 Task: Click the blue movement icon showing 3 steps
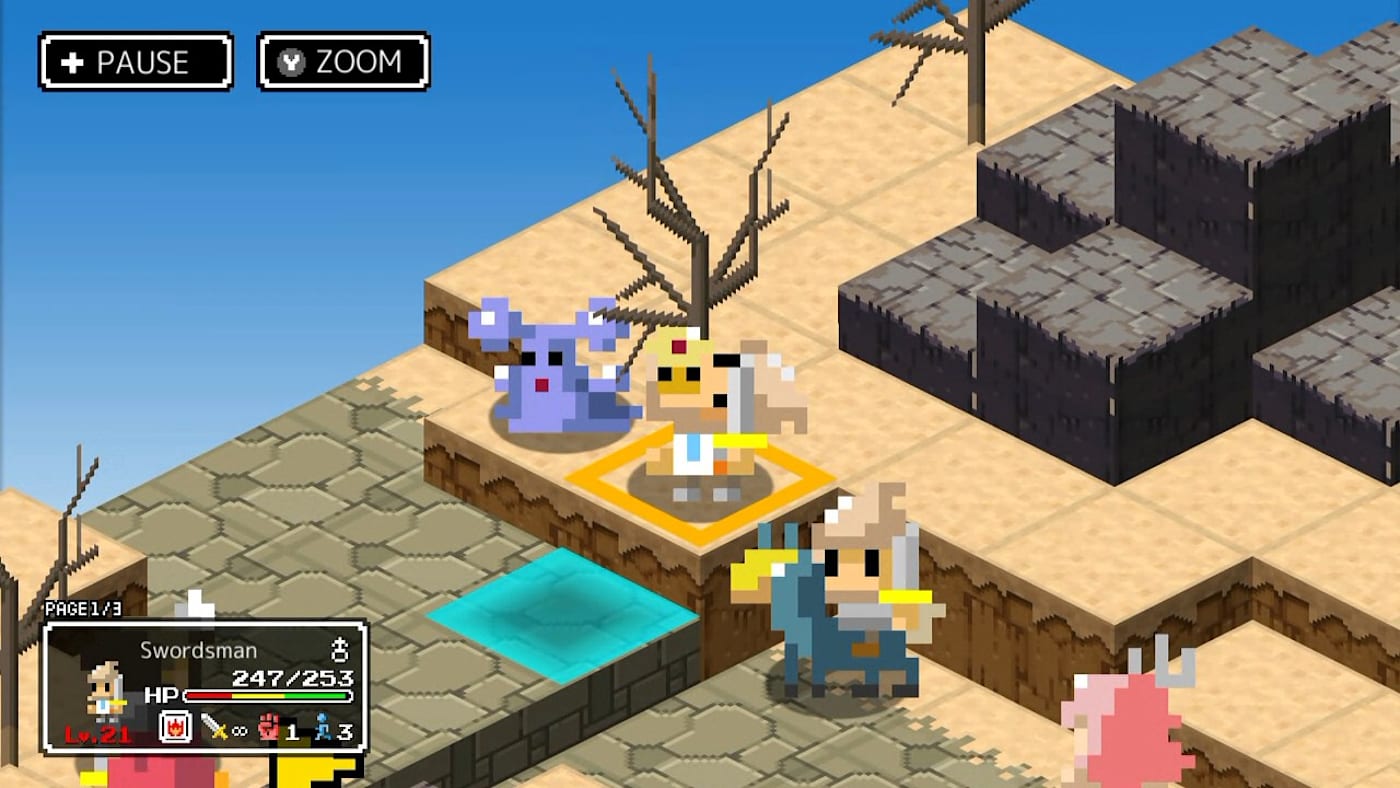pos(324,726)
